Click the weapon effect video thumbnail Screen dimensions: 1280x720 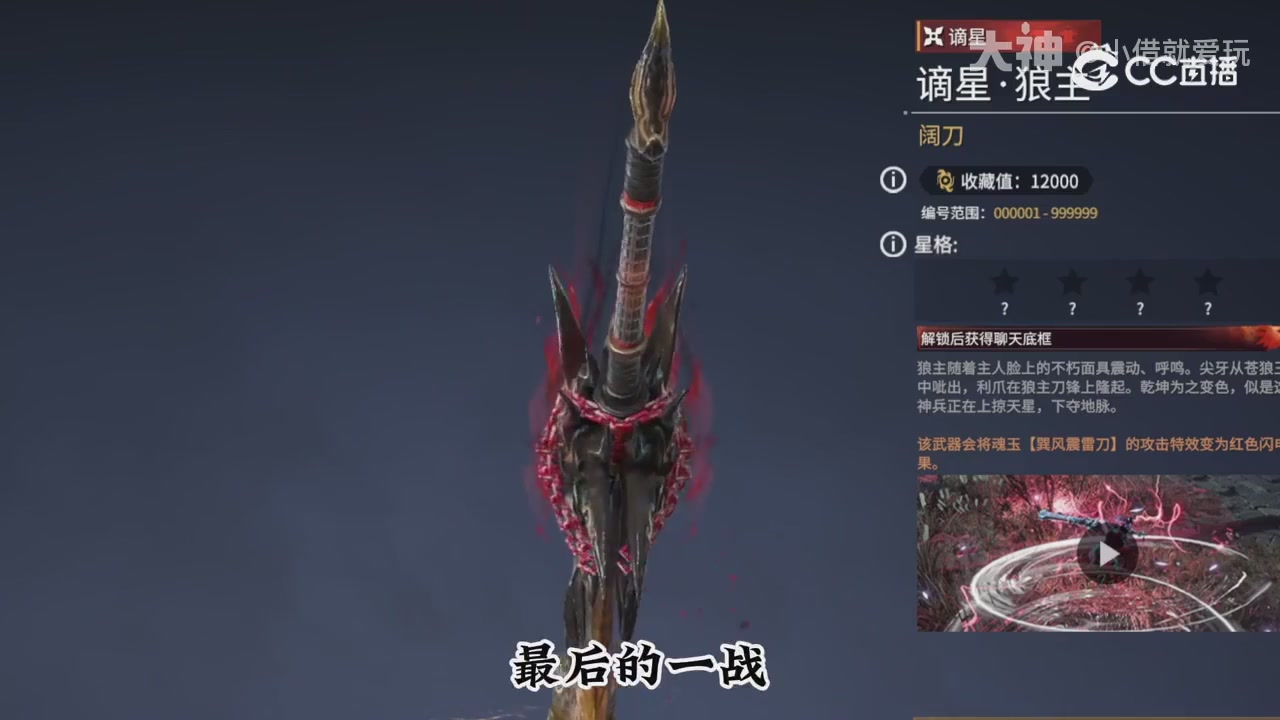coord(1095,553)
